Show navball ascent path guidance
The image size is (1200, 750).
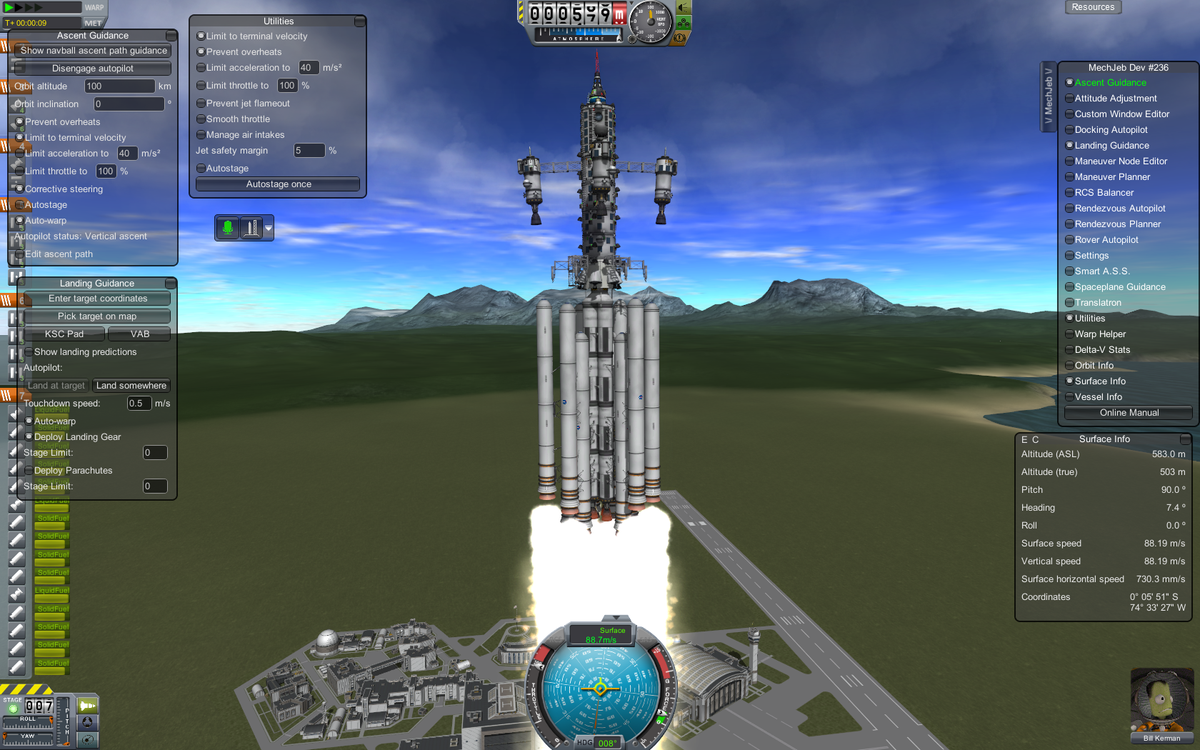[x=93, y=50]
